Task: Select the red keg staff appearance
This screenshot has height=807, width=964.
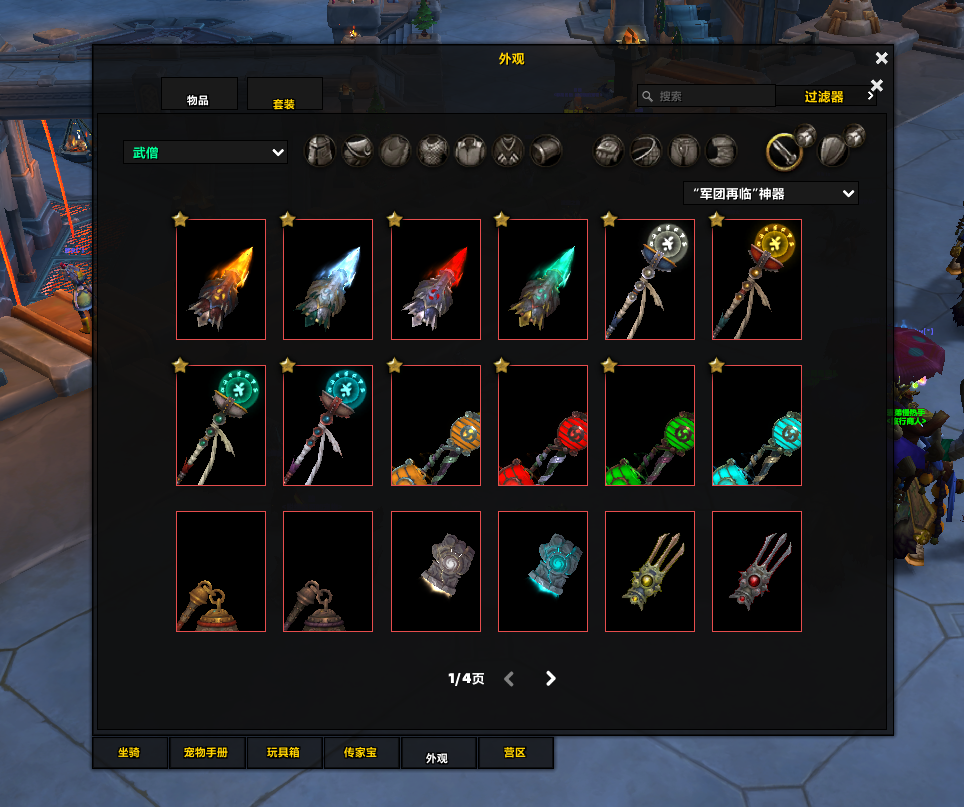Action: [x=543, y=426]
